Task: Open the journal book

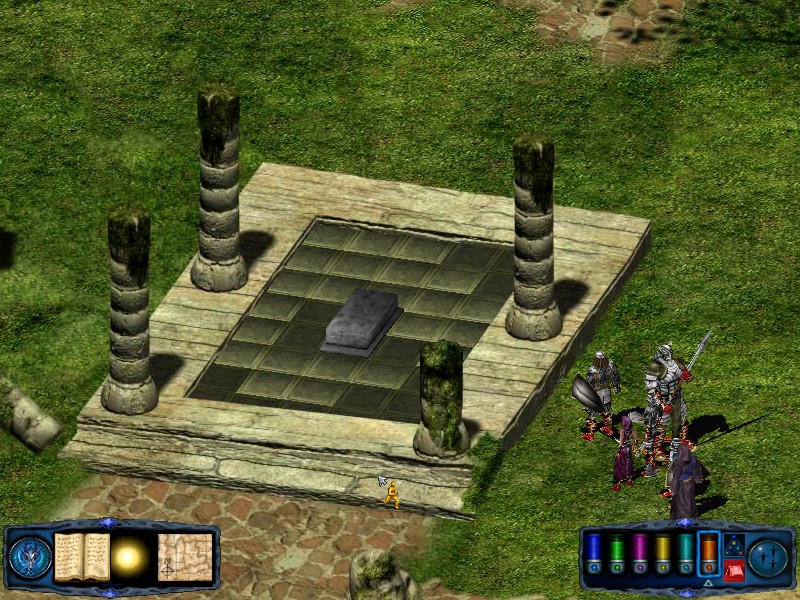Action: tap(82, 556)
